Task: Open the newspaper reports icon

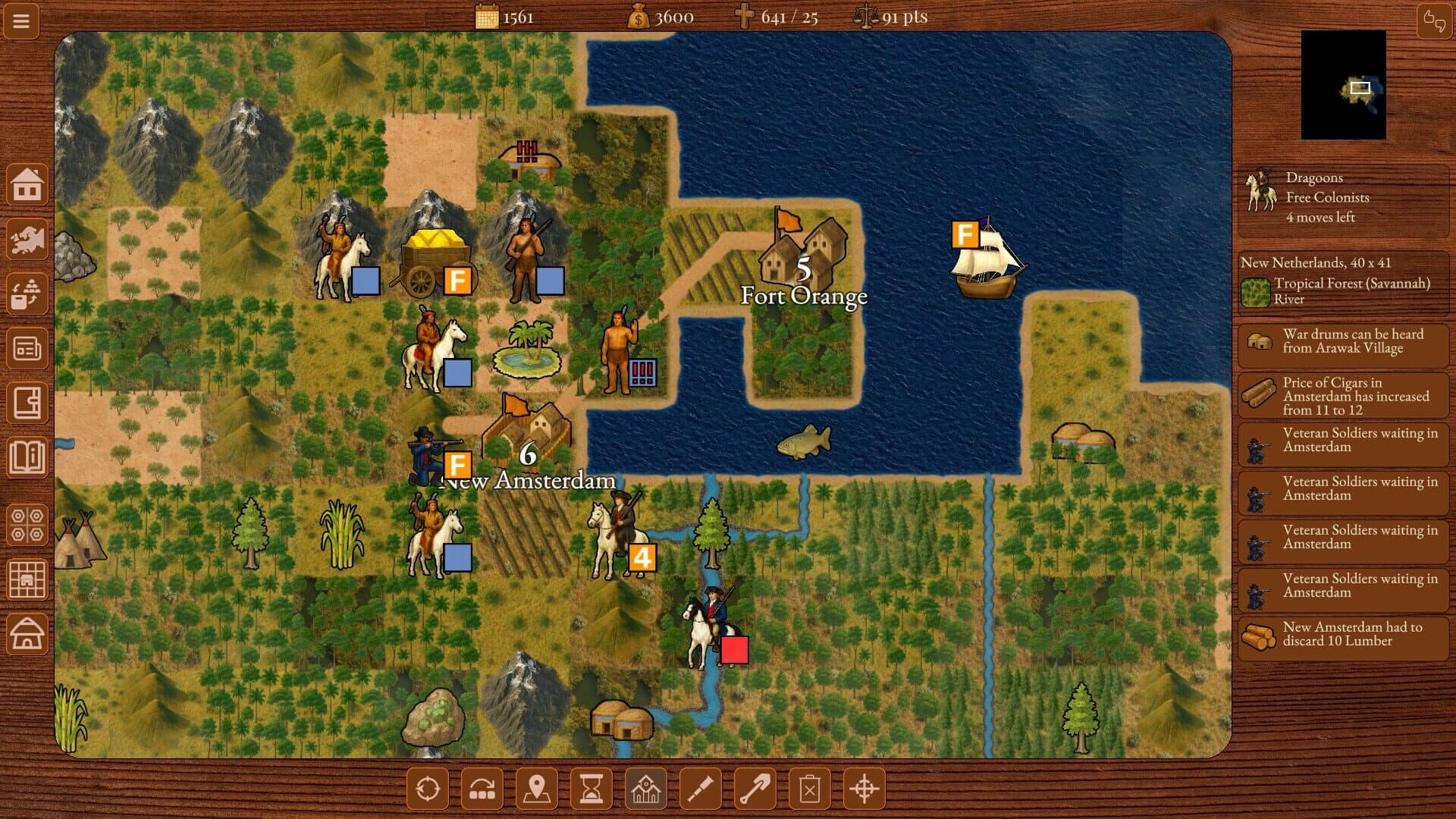Action: pos(27,349)
